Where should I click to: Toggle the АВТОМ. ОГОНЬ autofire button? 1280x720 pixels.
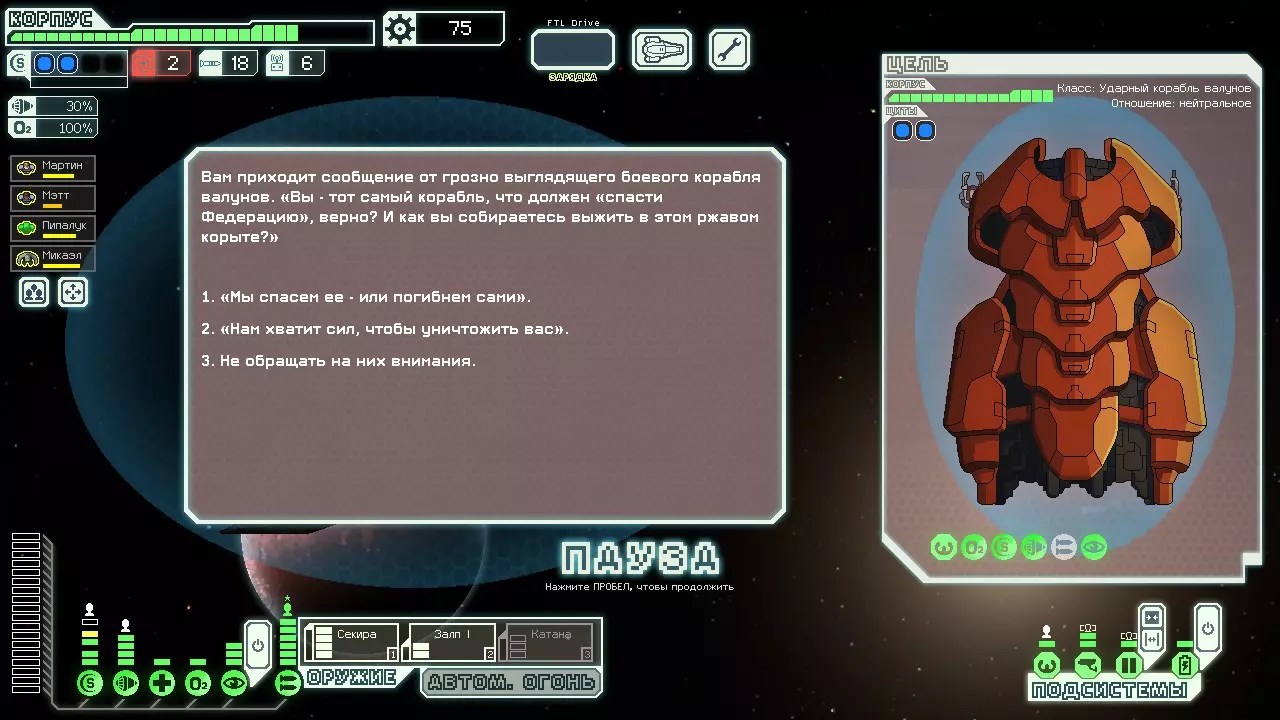coord(511,683)
